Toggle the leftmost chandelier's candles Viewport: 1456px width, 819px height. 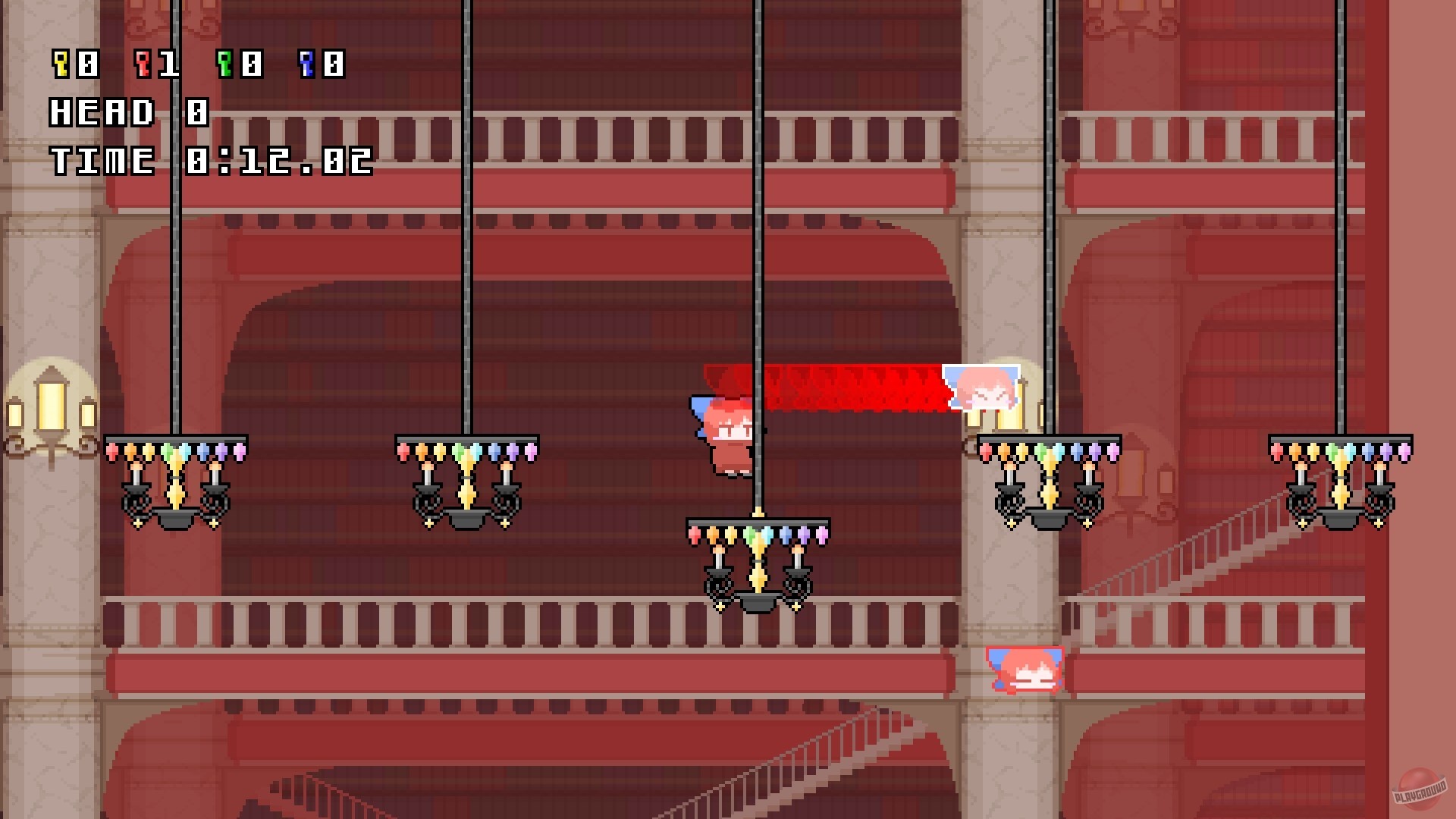coord(176,478)
